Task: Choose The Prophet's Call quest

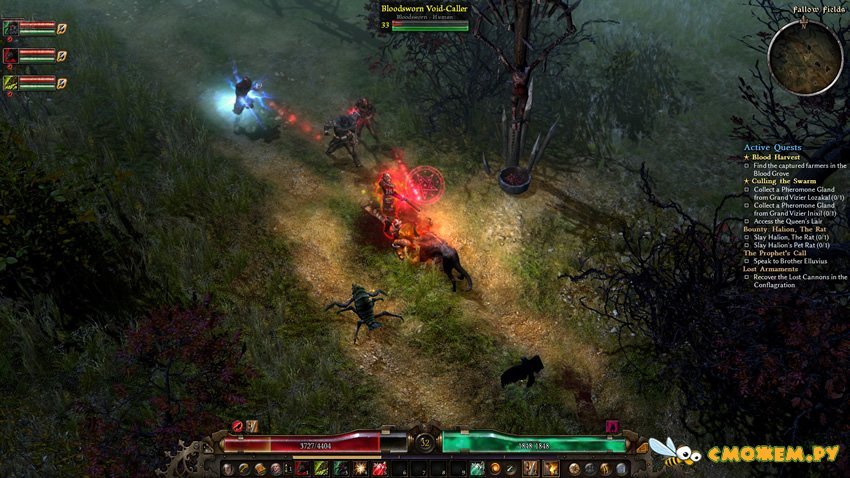Action: (x=777, y=253)
